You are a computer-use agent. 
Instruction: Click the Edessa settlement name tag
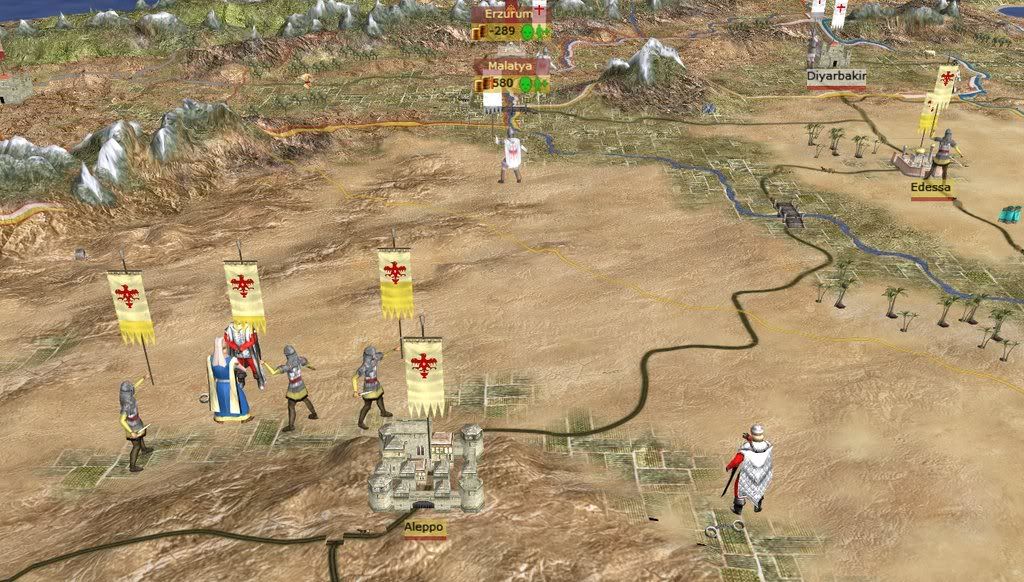tap(931, 187)
